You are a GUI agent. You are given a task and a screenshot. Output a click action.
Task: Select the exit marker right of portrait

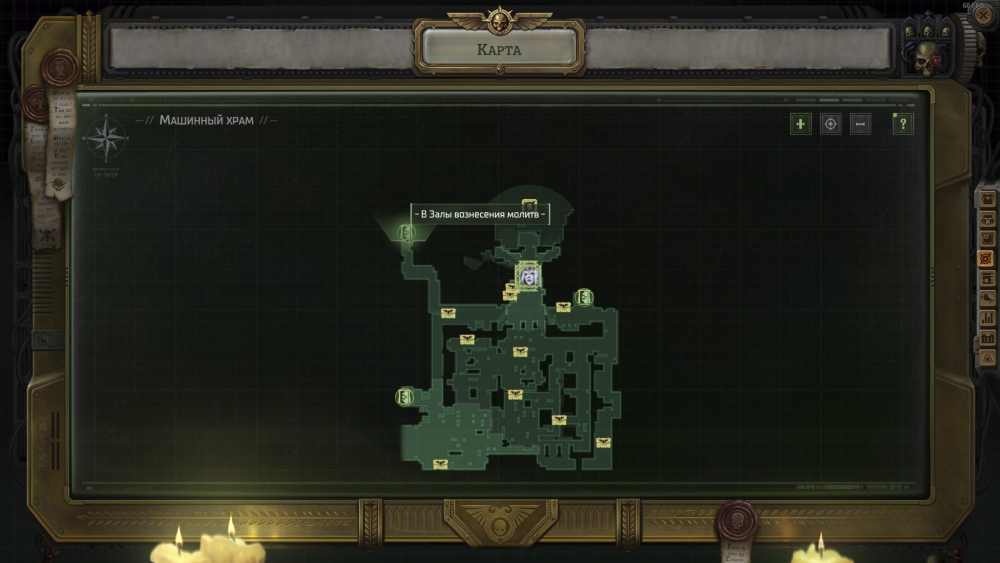(x=584, y=297)
